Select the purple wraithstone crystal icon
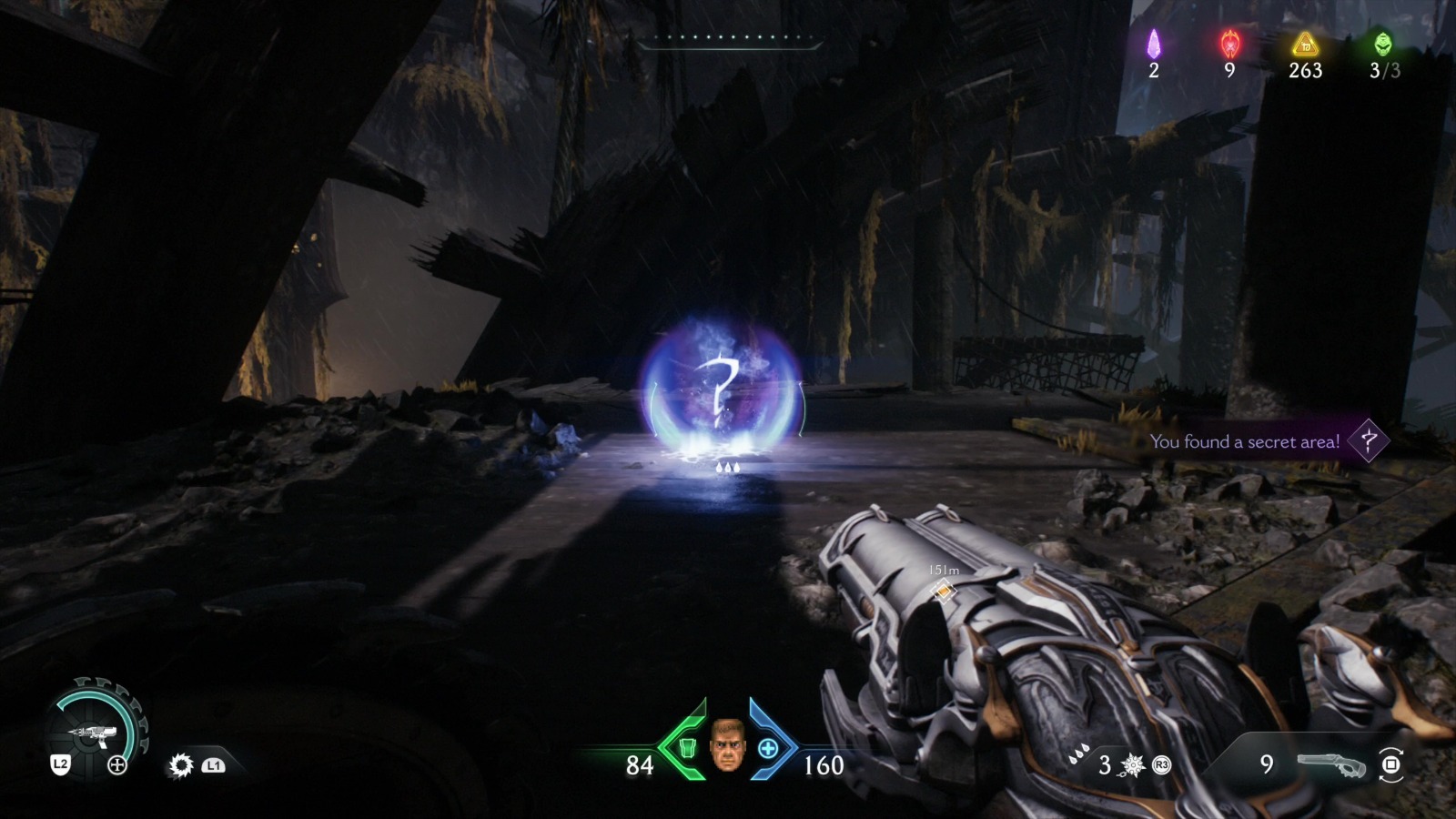 [1154, 44]
